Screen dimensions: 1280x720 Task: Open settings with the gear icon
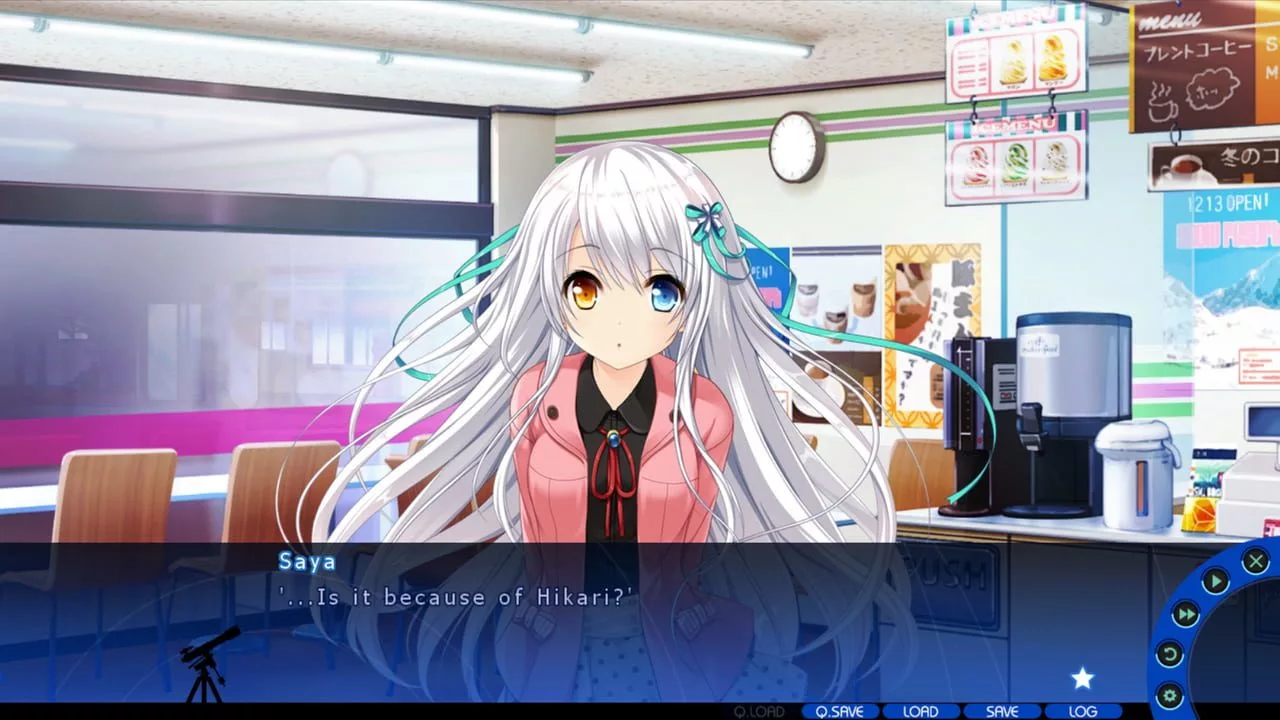[x=1168, y=695]
